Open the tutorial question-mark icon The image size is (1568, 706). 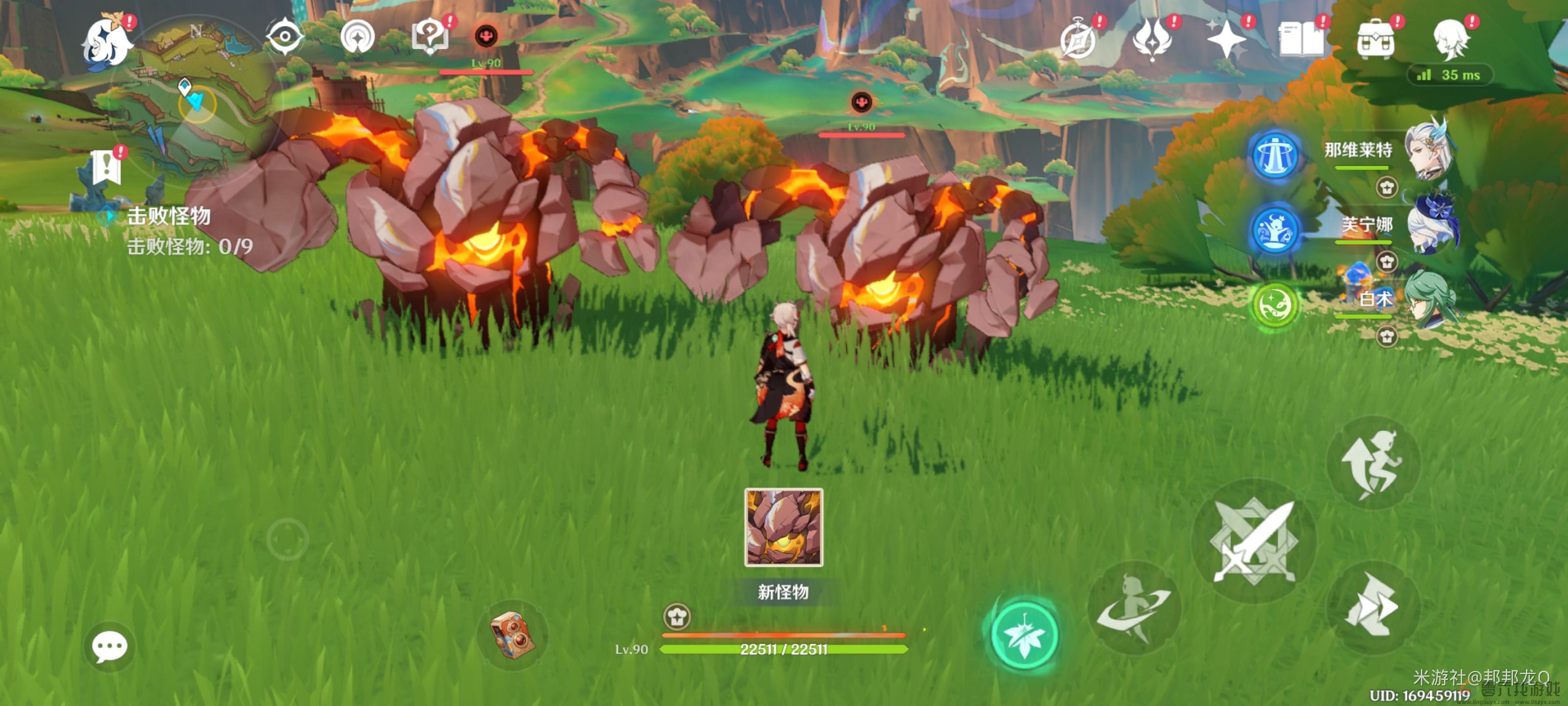coord(430,37)
